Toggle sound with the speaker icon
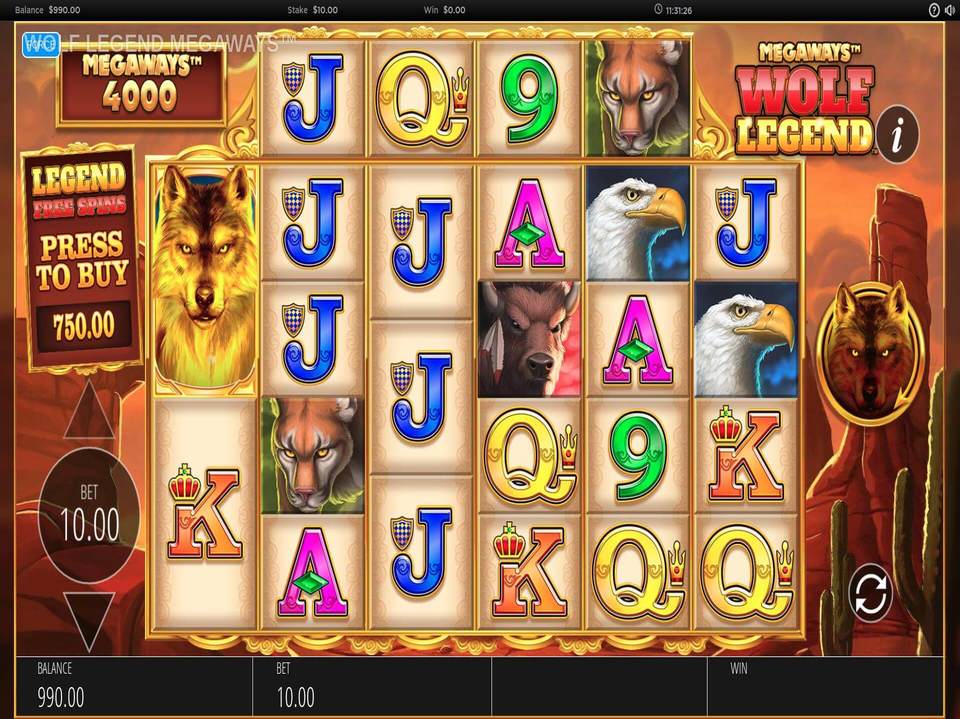 [x=948, y=10]
